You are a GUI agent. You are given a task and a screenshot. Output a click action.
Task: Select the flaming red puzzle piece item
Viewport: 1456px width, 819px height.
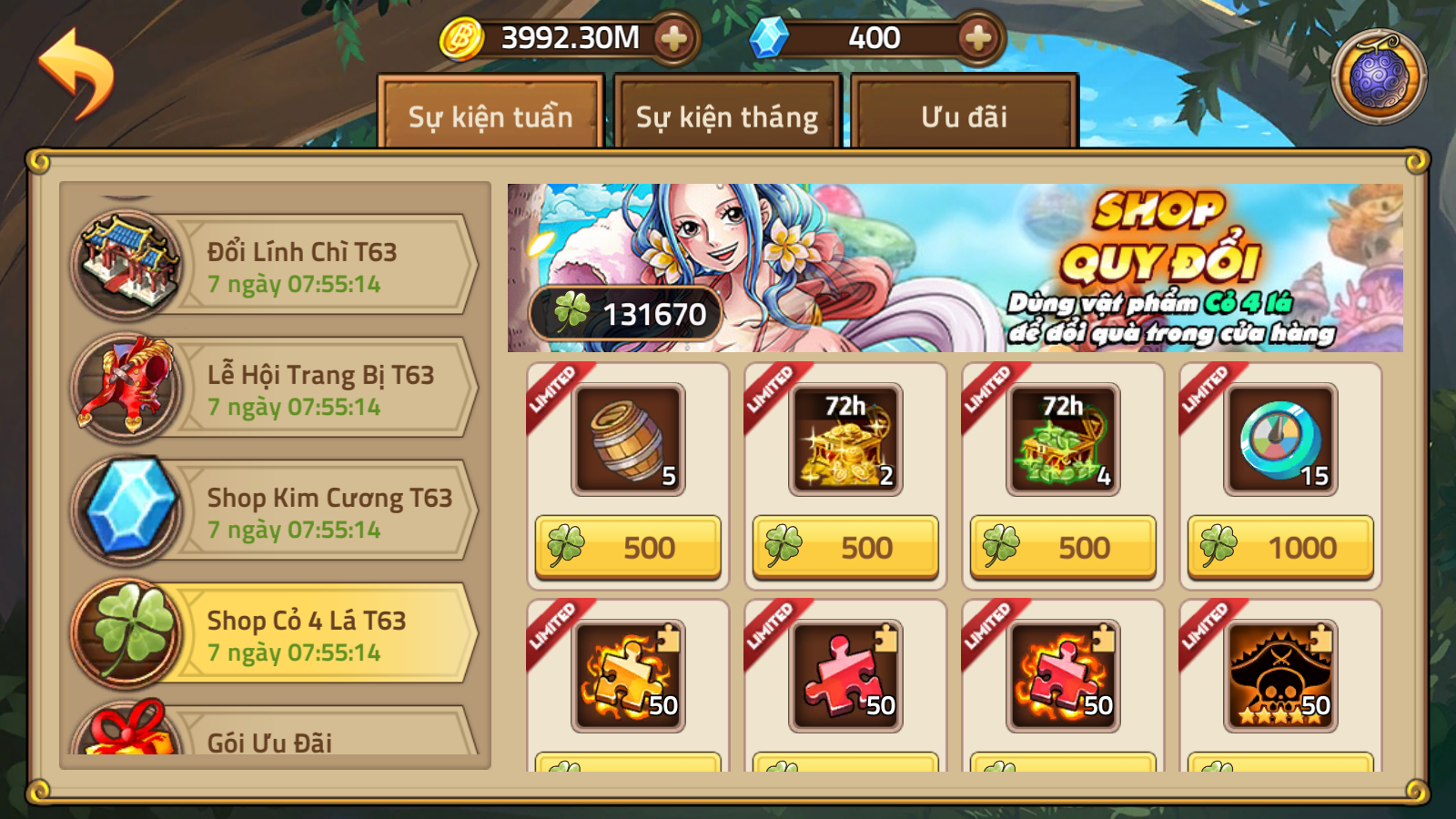(1063, 676)
